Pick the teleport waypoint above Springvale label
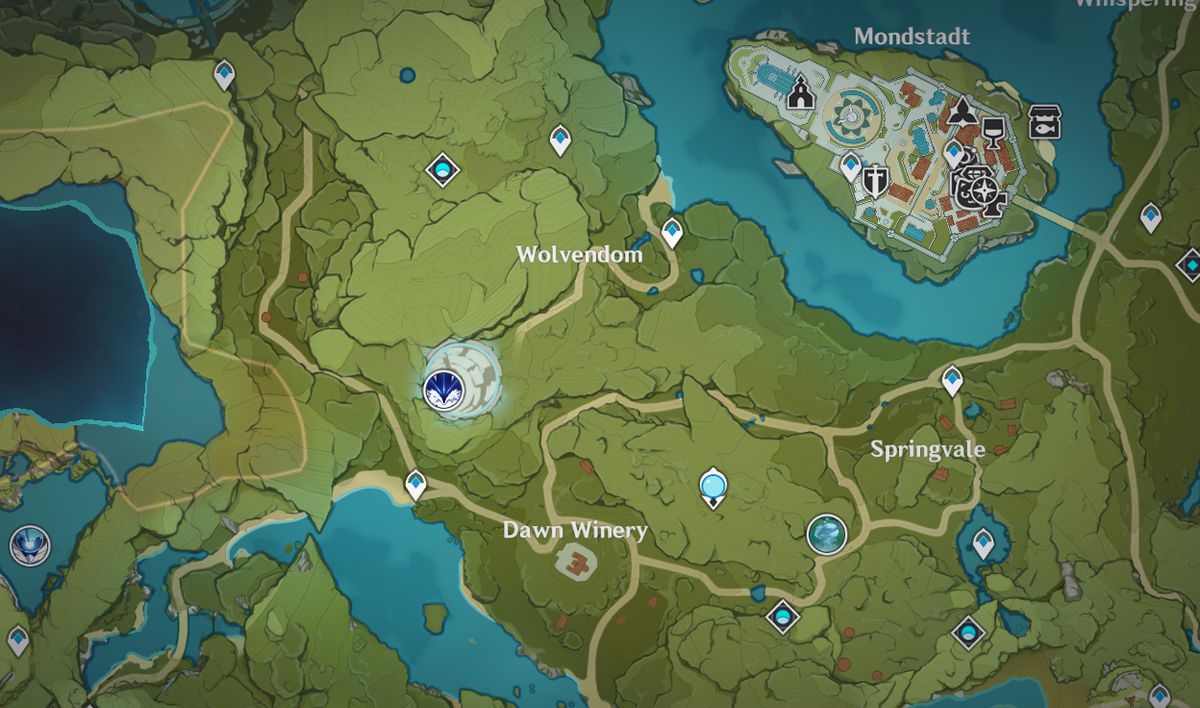The image size is (1200, 708). pyautogui.click(x=952, y=379)
